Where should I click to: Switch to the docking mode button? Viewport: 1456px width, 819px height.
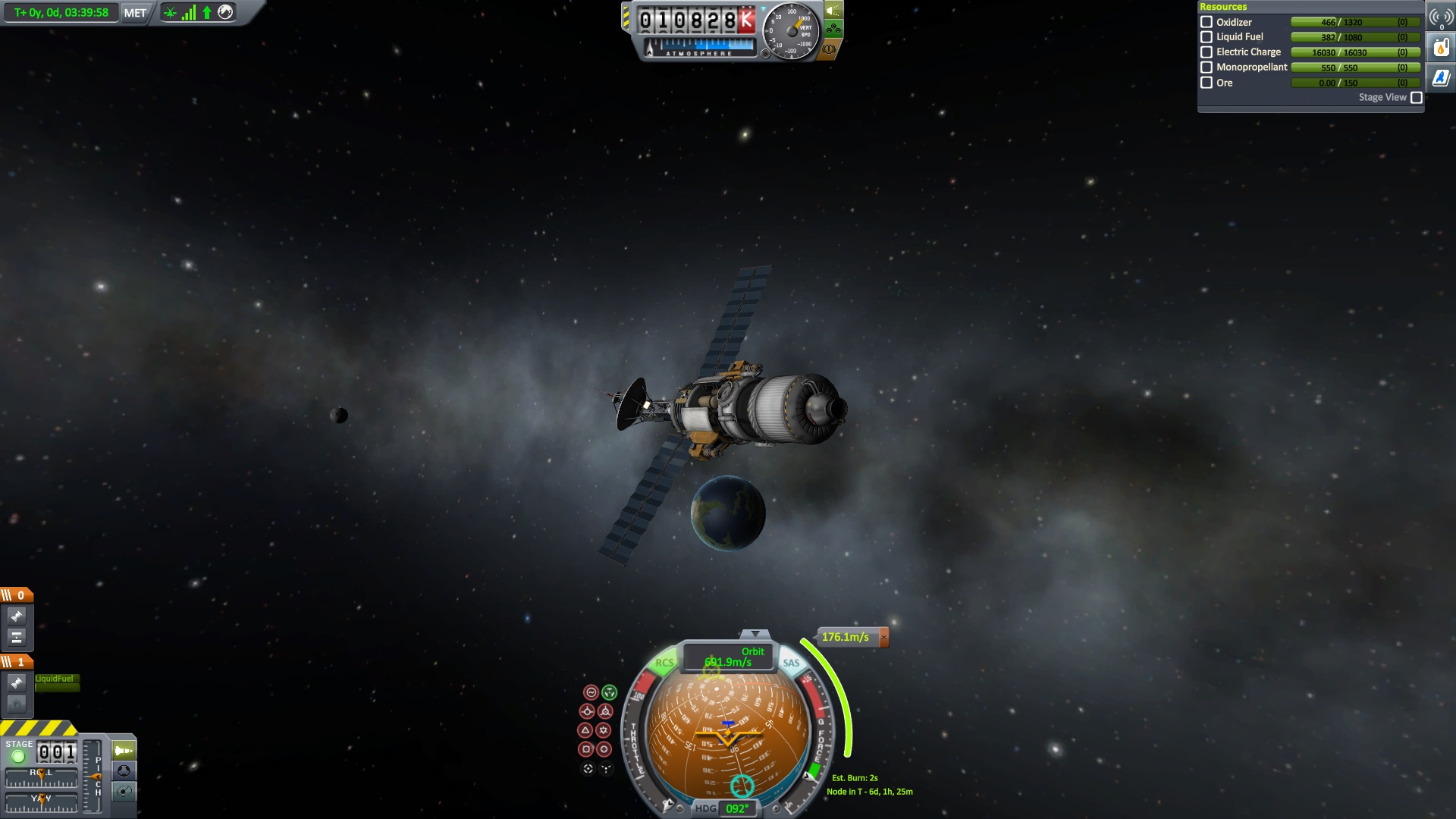pos(124,771)
